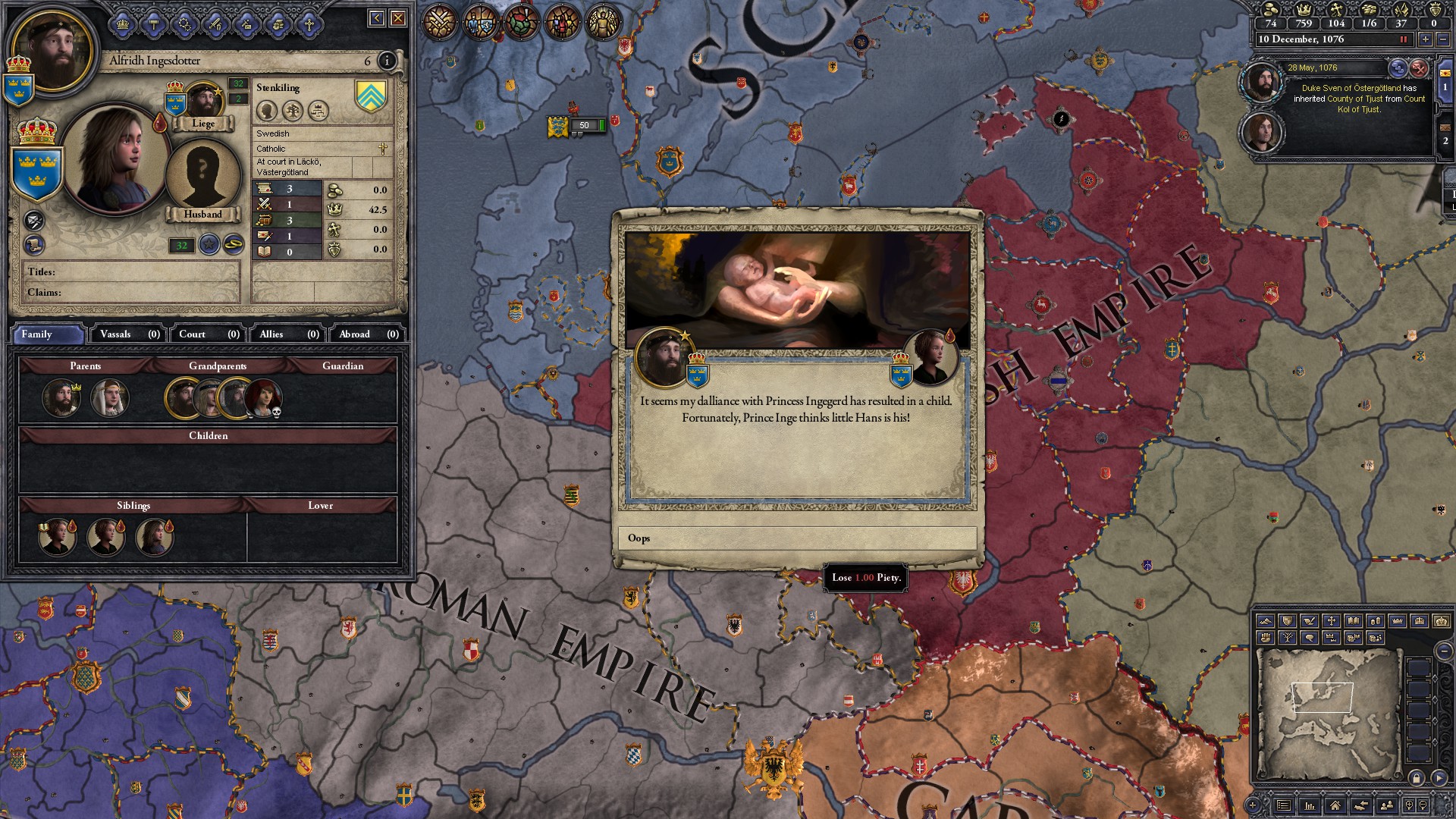Viewport: 1456px width, 819px height.
Task: Open the crossed swords military menu medallion
Action: pyautogui.click(x=438, y=22)
